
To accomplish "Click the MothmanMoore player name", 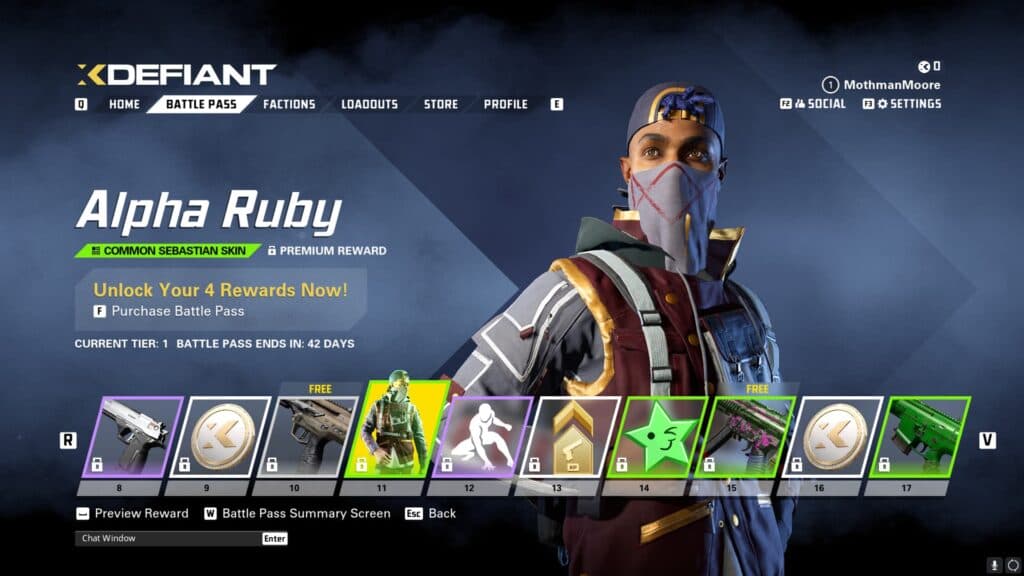I will (x=891, y=85).
